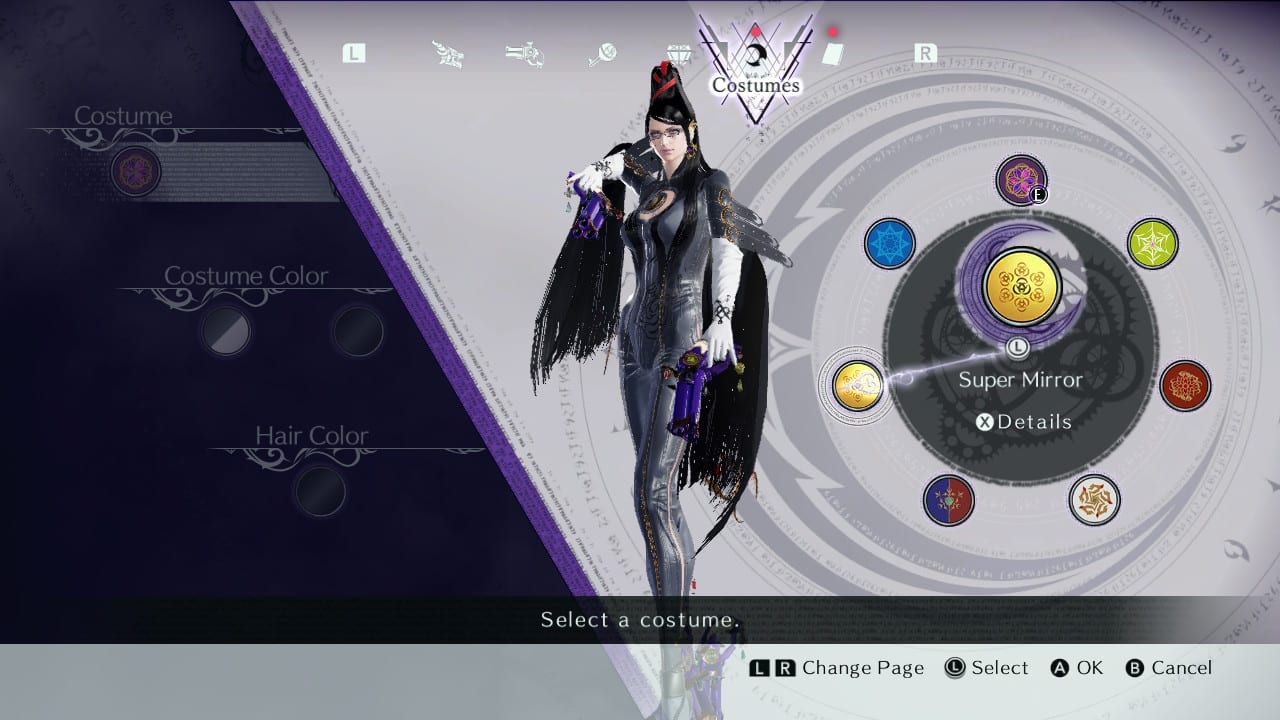
Task: Select the orange sun medallion at bottom right
Action: 1094,498
